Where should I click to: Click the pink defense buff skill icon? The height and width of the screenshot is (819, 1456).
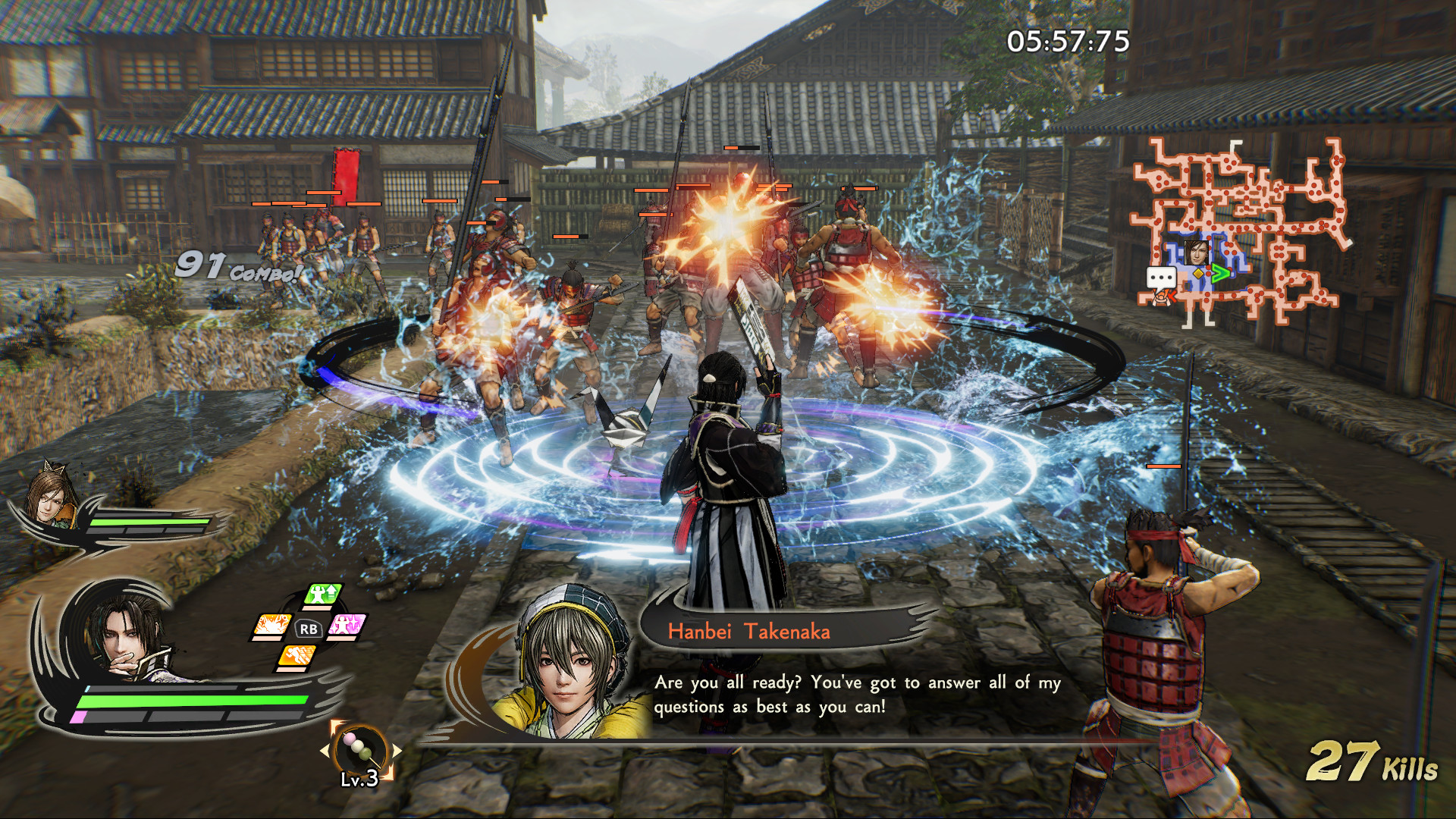click(x=346, y=626)
